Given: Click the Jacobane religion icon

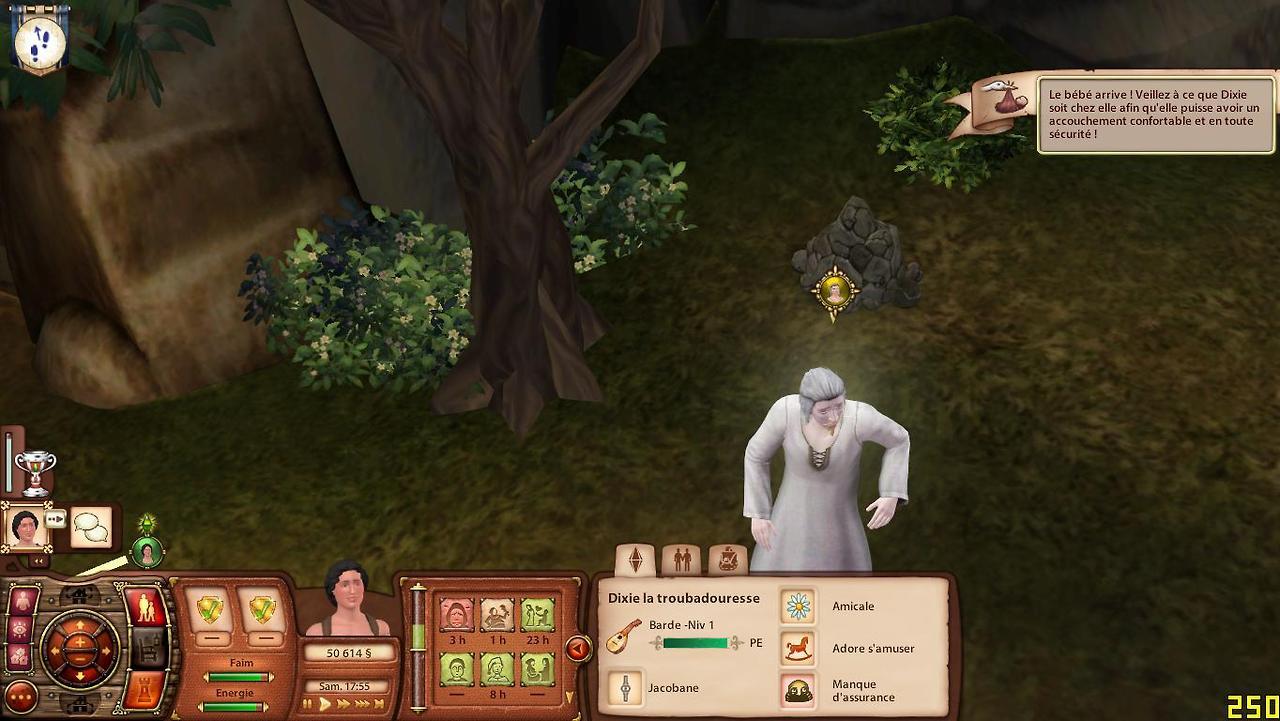Looking at the screenshot, I should pos(626,688).
